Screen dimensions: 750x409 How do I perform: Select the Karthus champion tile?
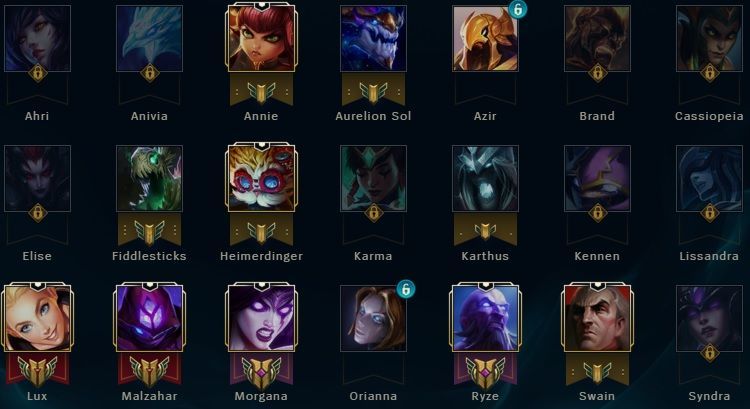point(485,178)
